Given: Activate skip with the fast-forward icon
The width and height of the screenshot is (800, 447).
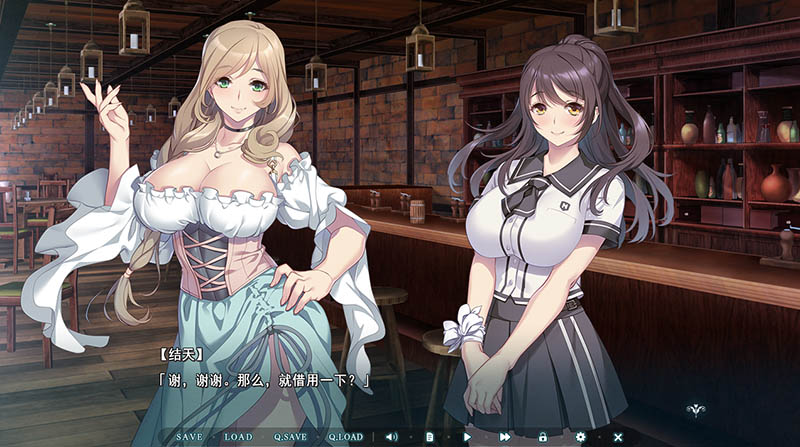Looking at the screenshot, I should click(x=505, y=437).
